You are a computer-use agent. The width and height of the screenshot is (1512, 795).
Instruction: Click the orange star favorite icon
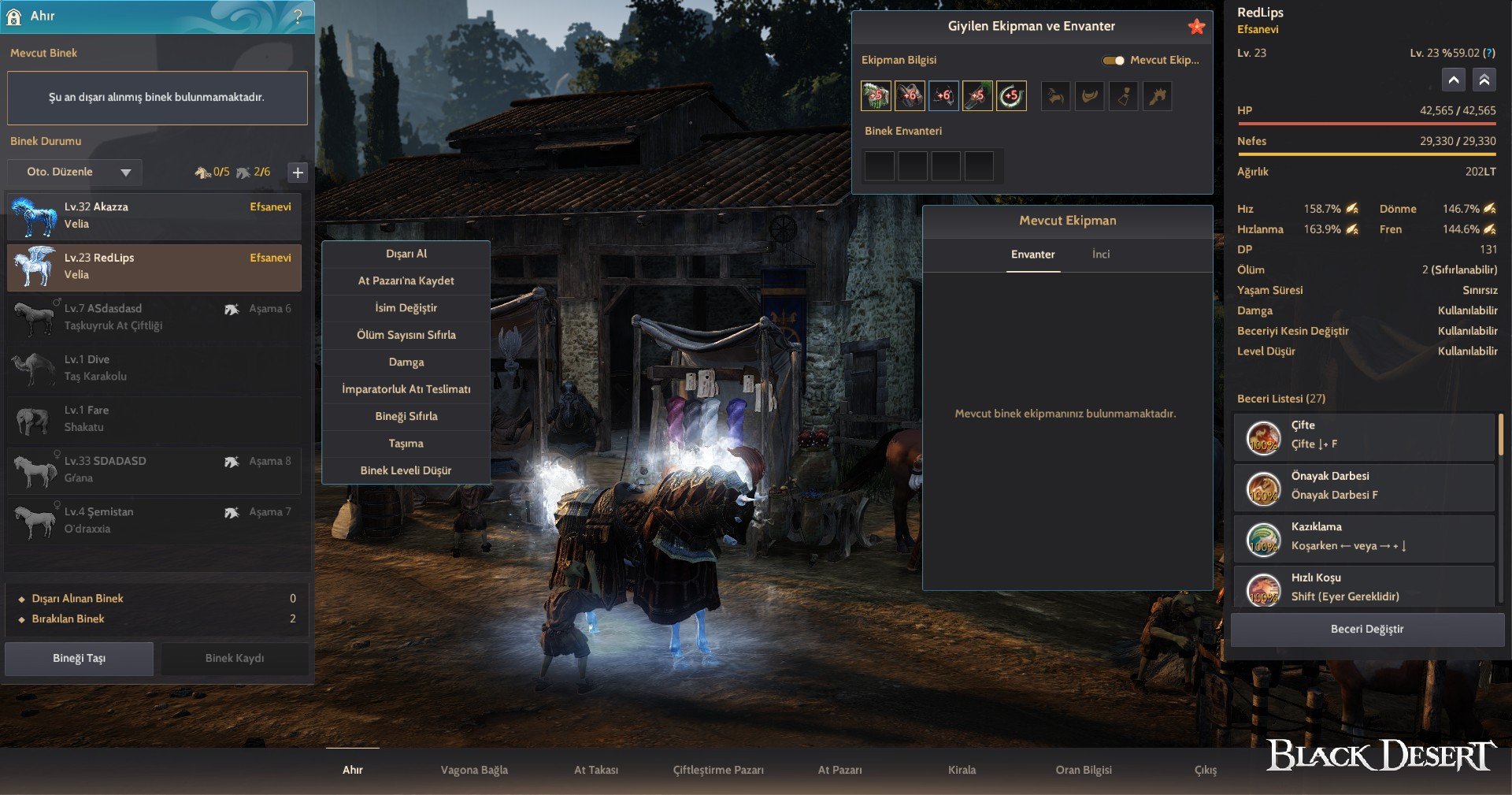(1196, 27)
